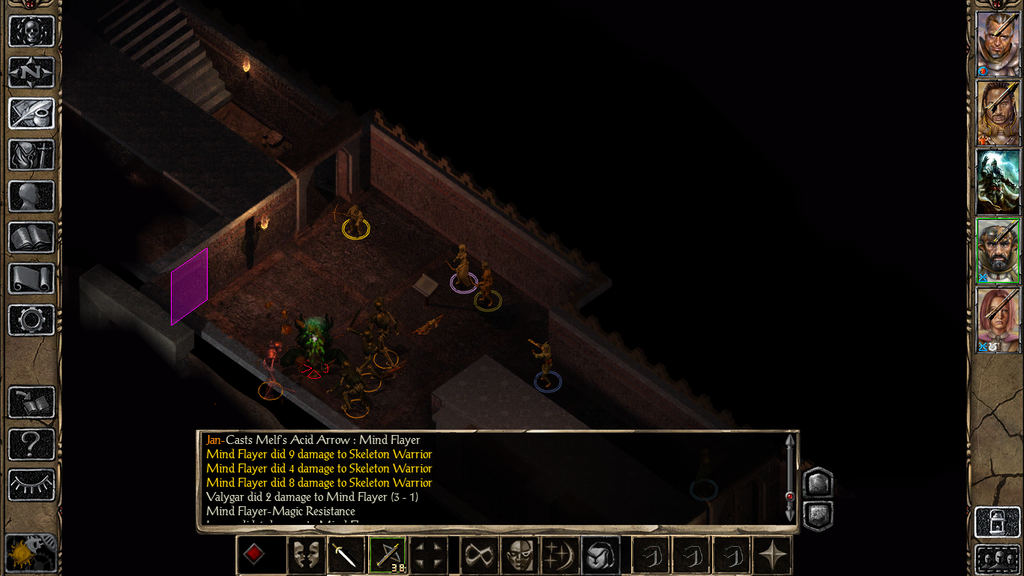Image resolution: width=1024 pixels, height=576 pixels.
Task: Open the special abilities star button
Action: pyautogui.click(x=773, y=555)
